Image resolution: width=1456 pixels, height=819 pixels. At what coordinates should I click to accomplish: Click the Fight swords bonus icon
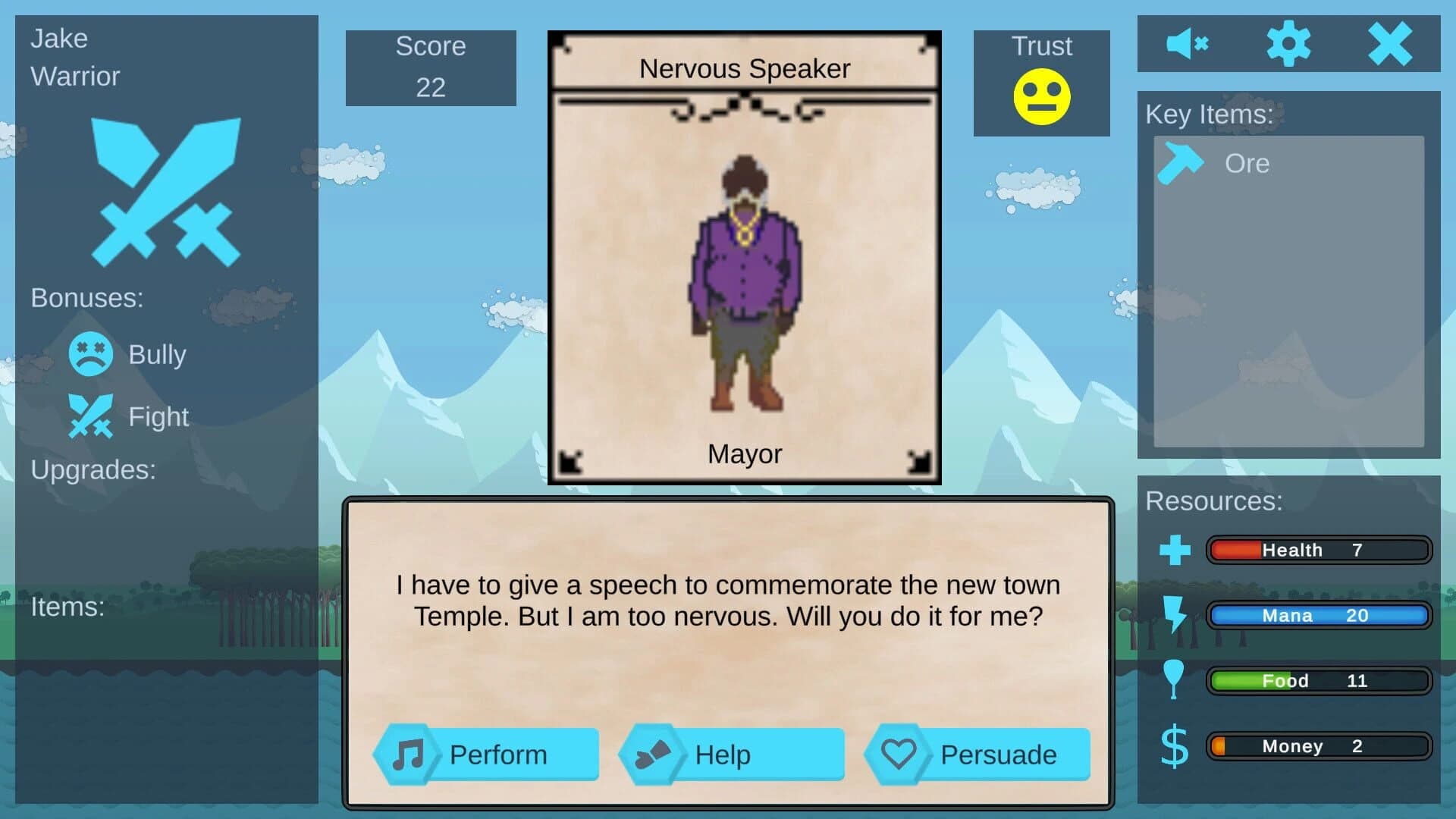click(91, 416)
